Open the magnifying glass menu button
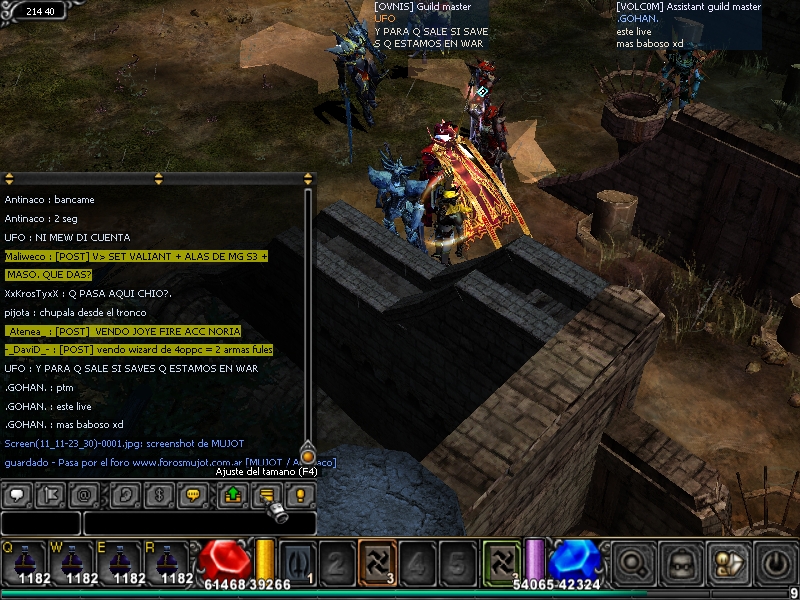The height and width of the screenshot is (600, 800). coord(633,565)
